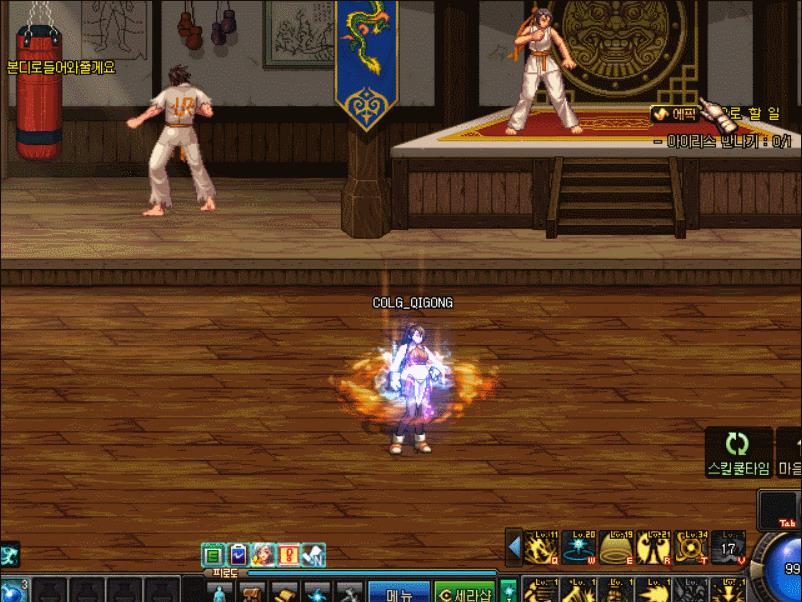Screen dimensions: 802x602
Task: Click the character portrait icon
Action: tap(263, 554)
